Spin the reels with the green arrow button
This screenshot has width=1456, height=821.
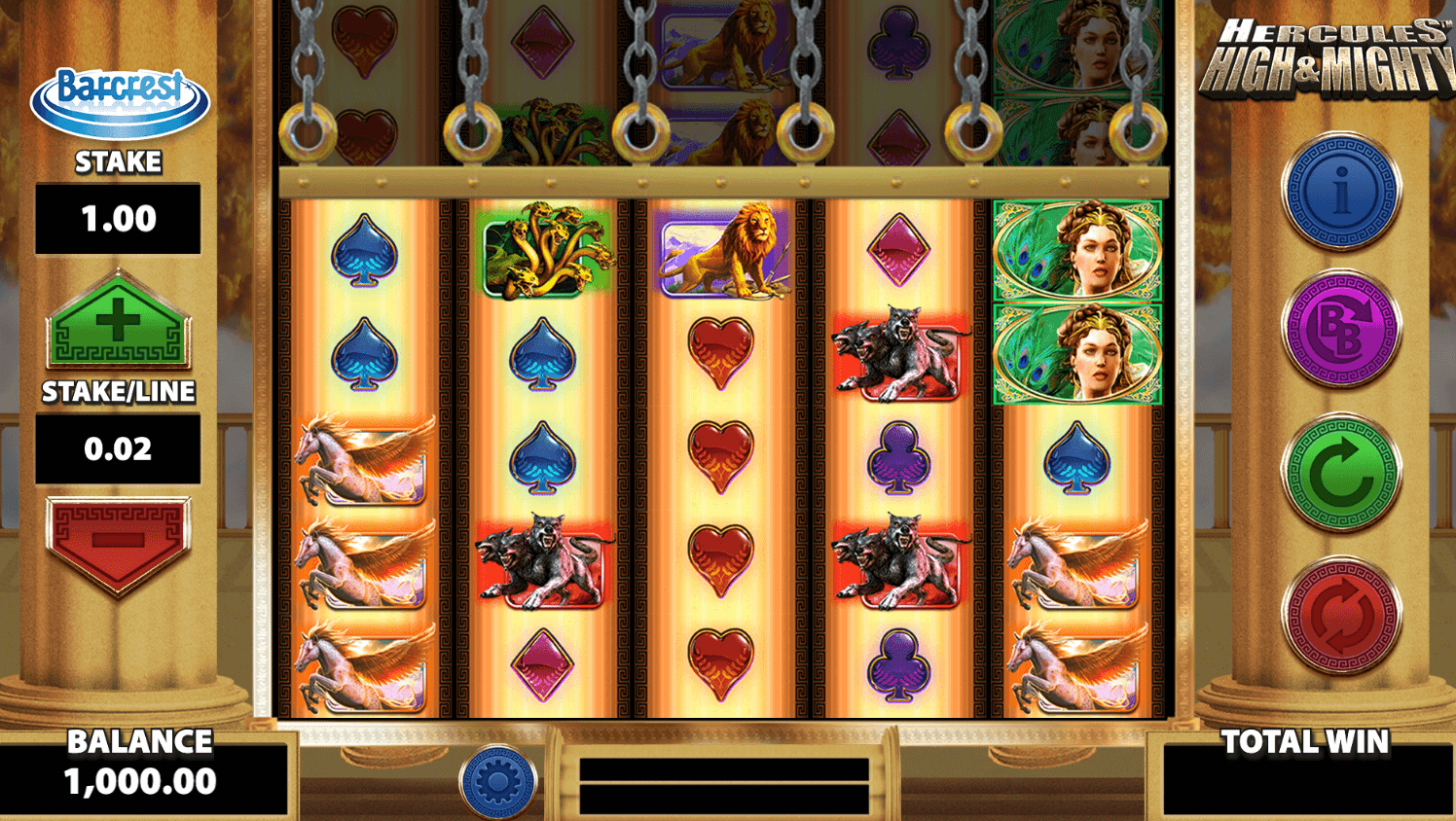pos(1341,473)
